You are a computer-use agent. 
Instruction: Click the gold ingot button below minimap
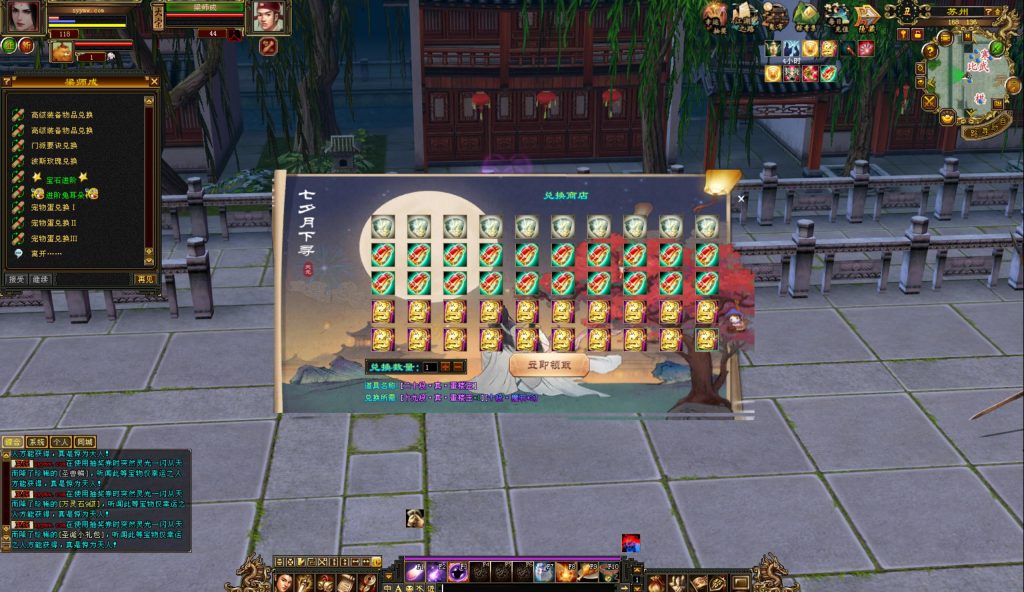coord(947,117)
